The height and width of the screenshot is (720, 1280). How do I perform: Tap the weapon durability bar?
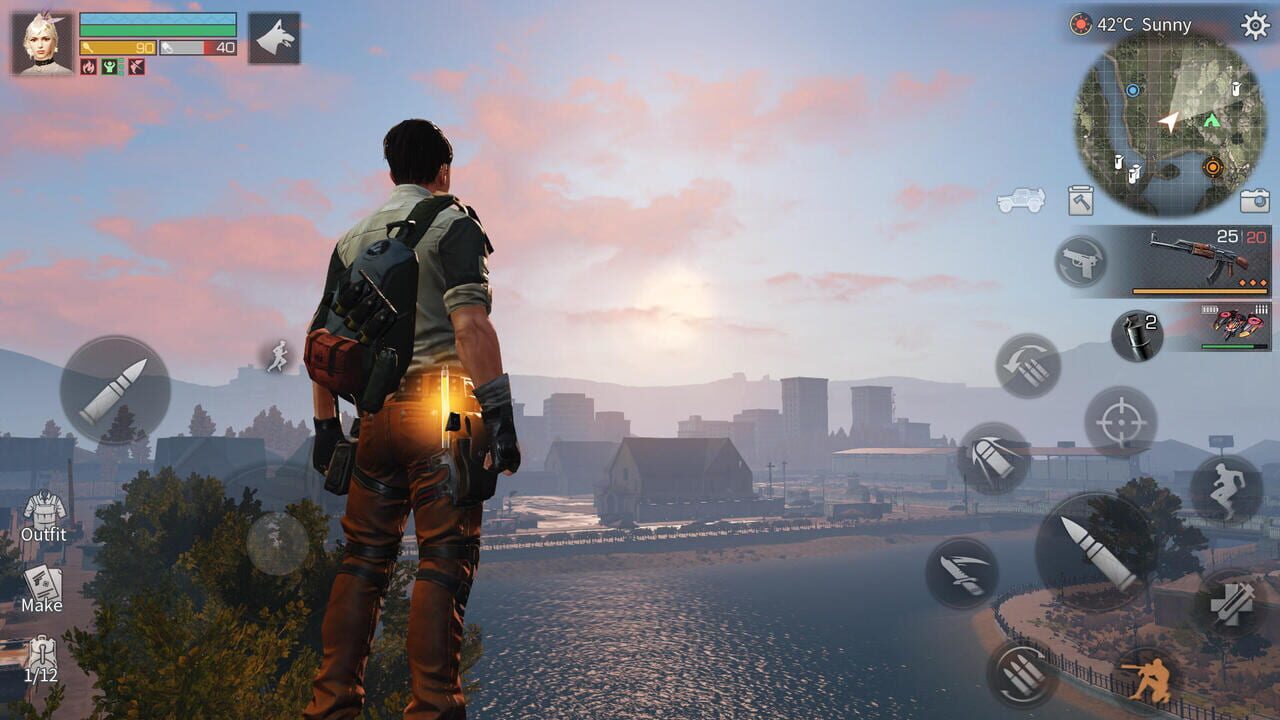click(x=1200, y=290)
